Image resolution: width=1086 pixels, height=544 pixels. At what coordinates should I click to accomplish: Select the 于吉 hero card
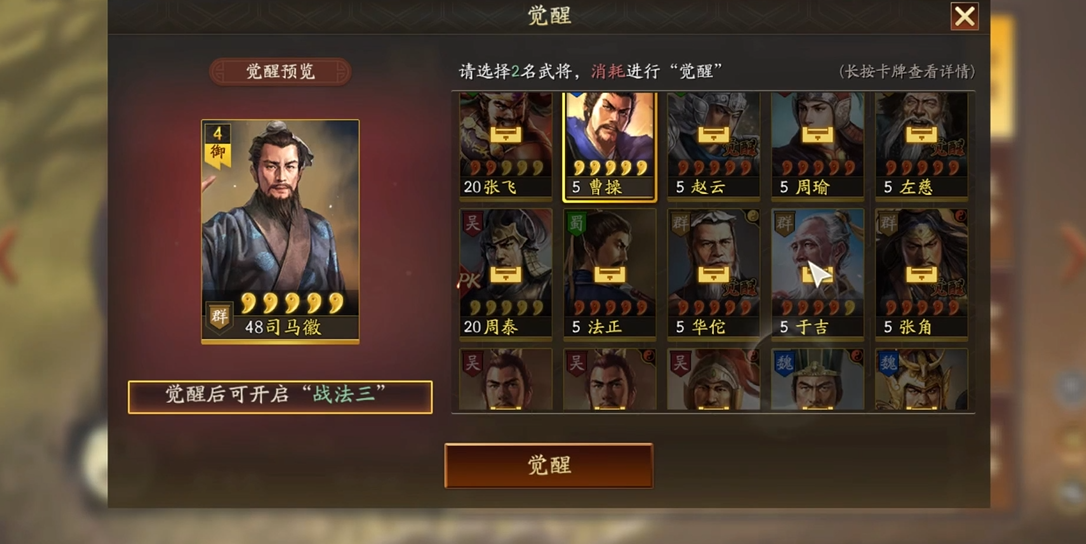817,273
